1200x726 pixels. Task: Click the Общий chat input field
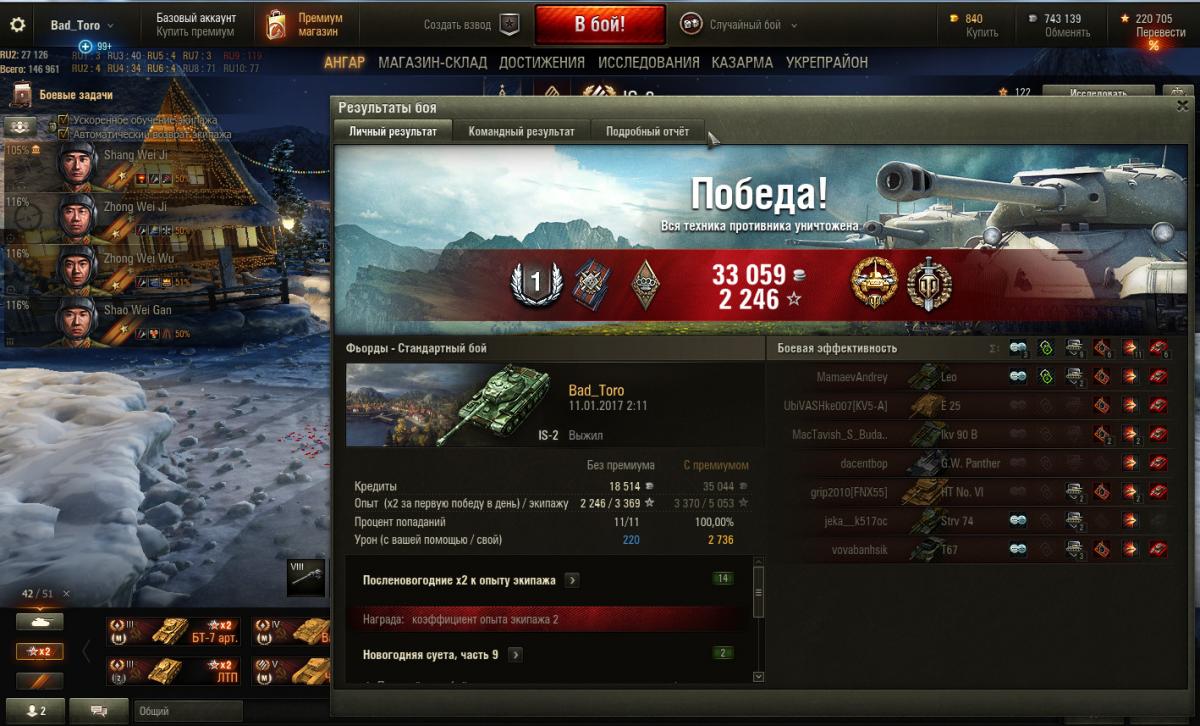click(188, 711)
